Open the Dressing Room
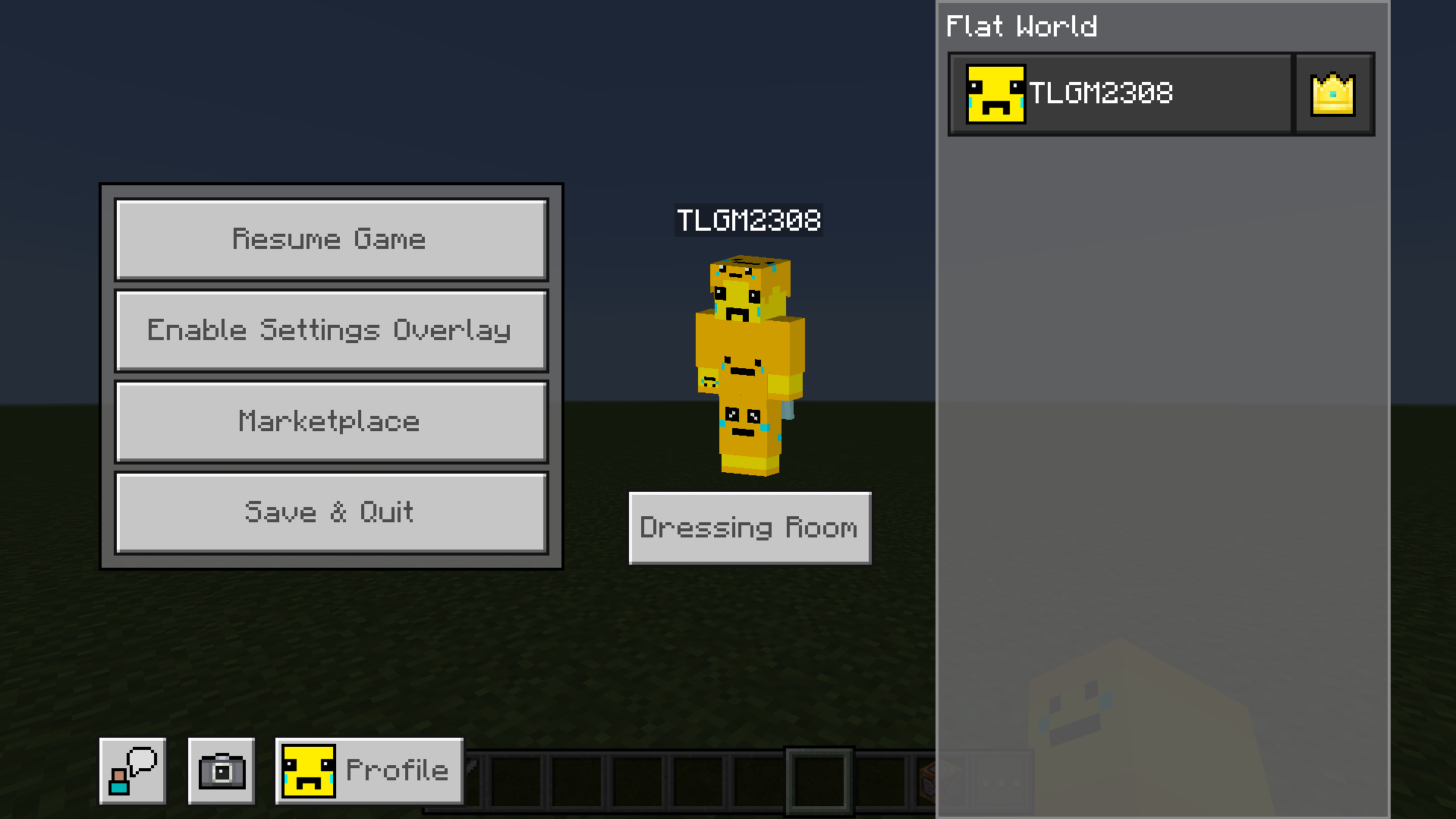Image resolution: width=1456 pixels, height=819 pixels. 749,528
